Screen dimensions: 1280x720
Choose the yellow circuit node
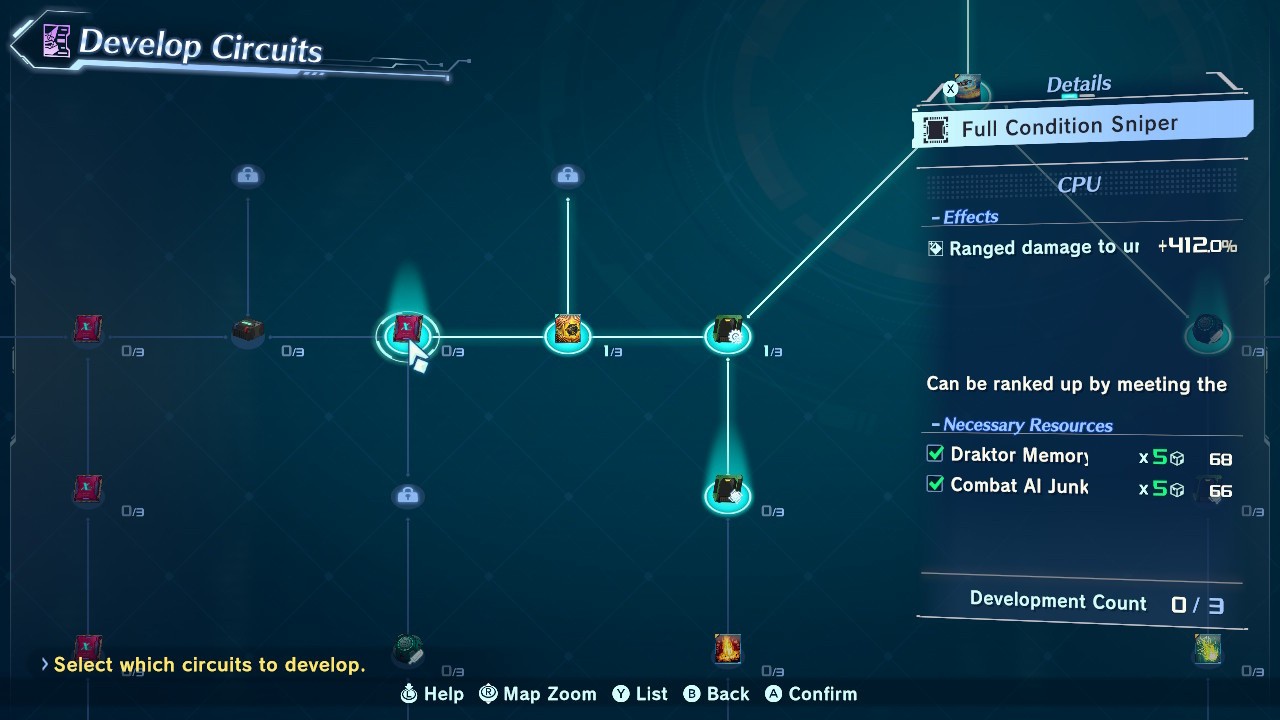567,331
